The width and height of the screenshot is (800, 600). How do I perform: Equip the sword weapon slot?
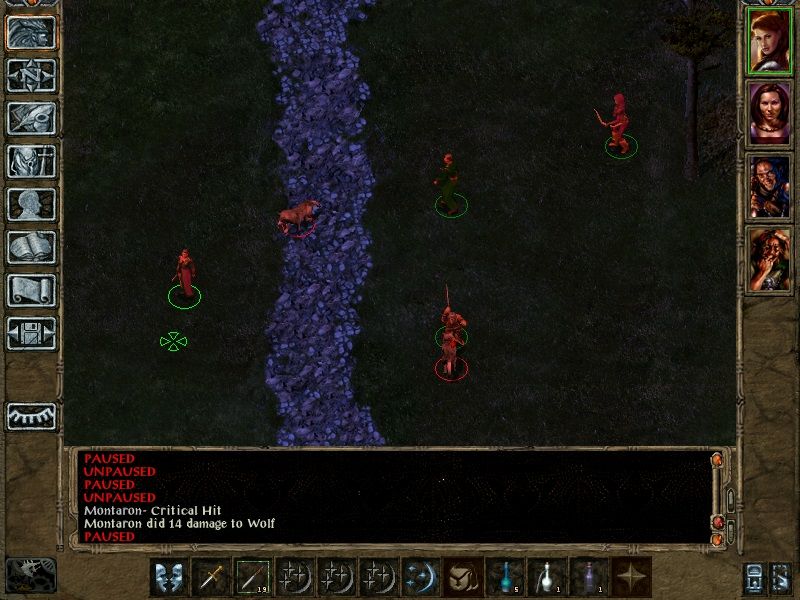click(x=210, y=577)
